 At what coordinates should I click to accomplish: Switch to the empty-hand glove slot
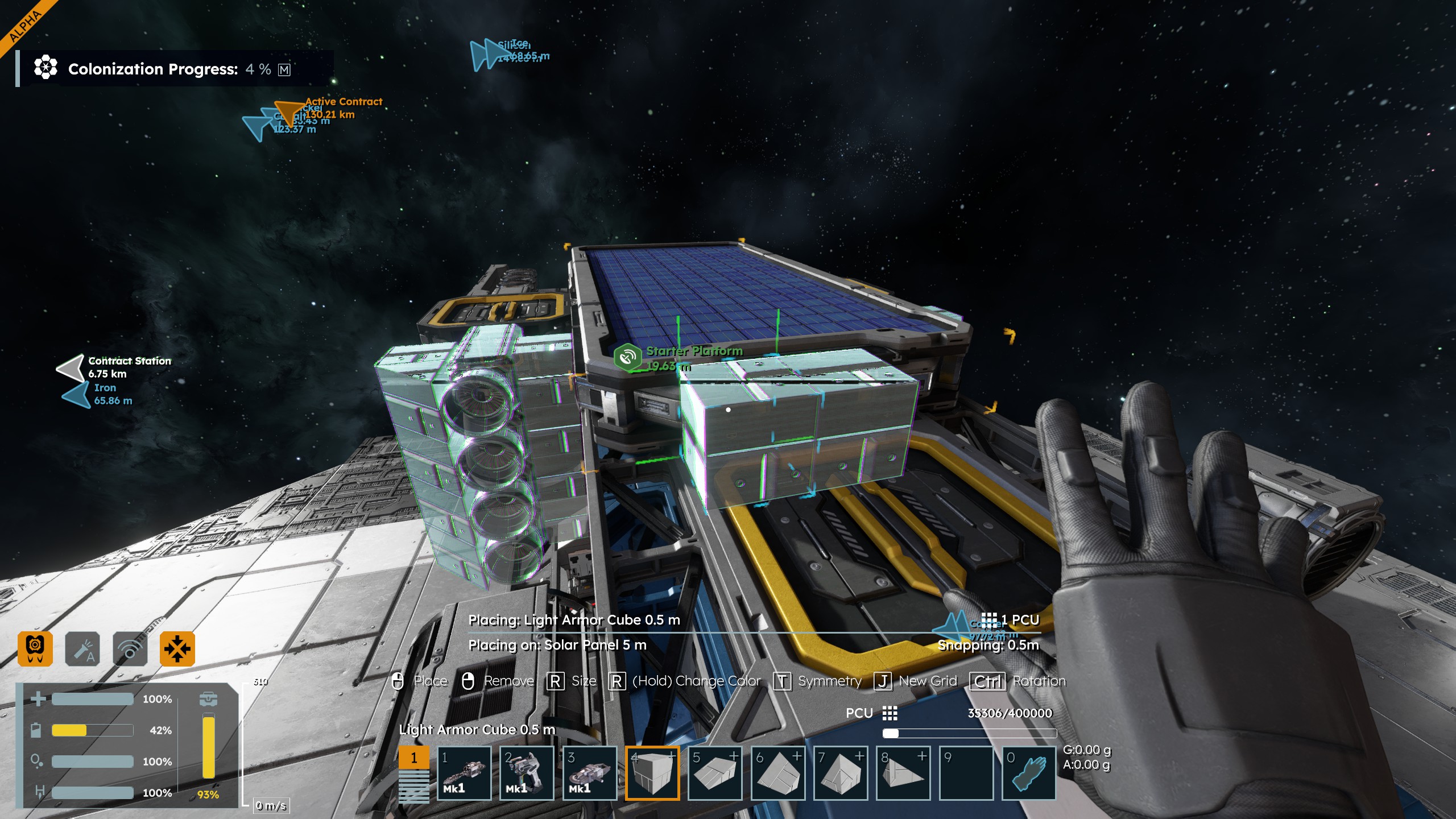1028,773
